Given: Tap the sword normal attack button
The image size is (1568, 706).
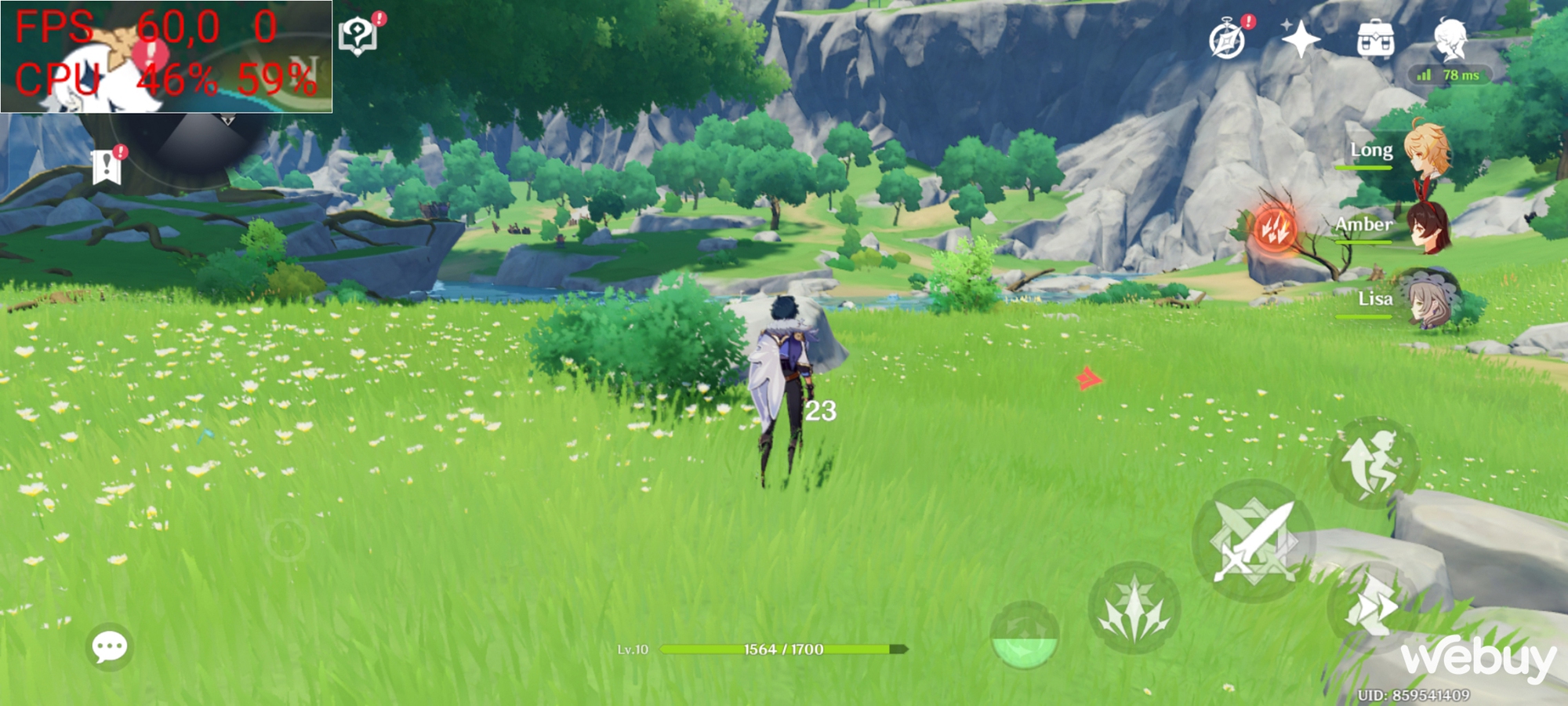Looking at the screenshot, I should (1253, 541).
